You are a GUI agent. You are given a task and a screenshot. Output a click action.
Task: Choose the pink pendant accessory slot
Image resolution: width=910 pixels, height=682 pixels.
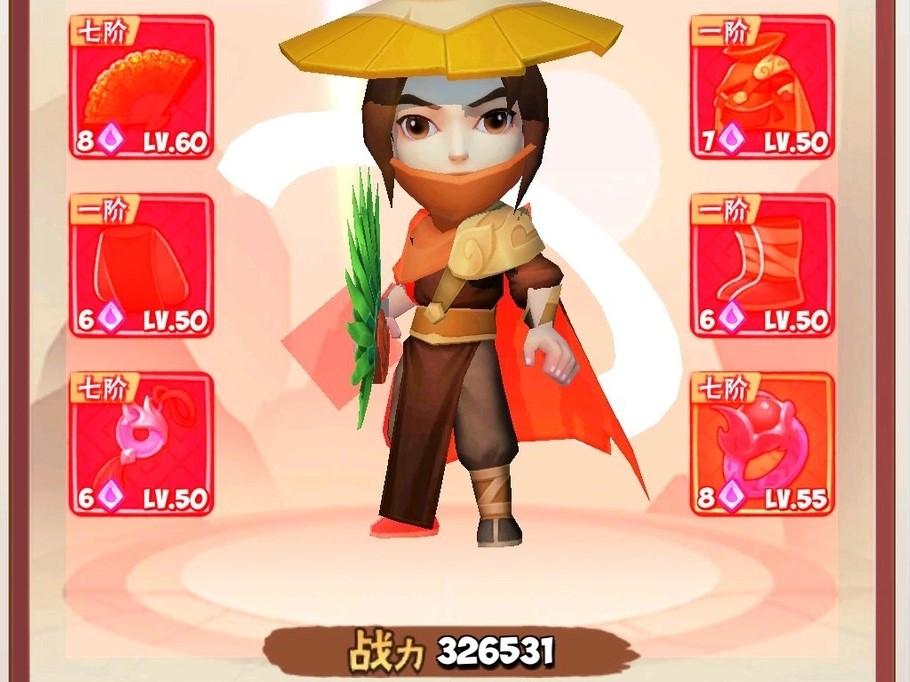[x=141, y=444]
